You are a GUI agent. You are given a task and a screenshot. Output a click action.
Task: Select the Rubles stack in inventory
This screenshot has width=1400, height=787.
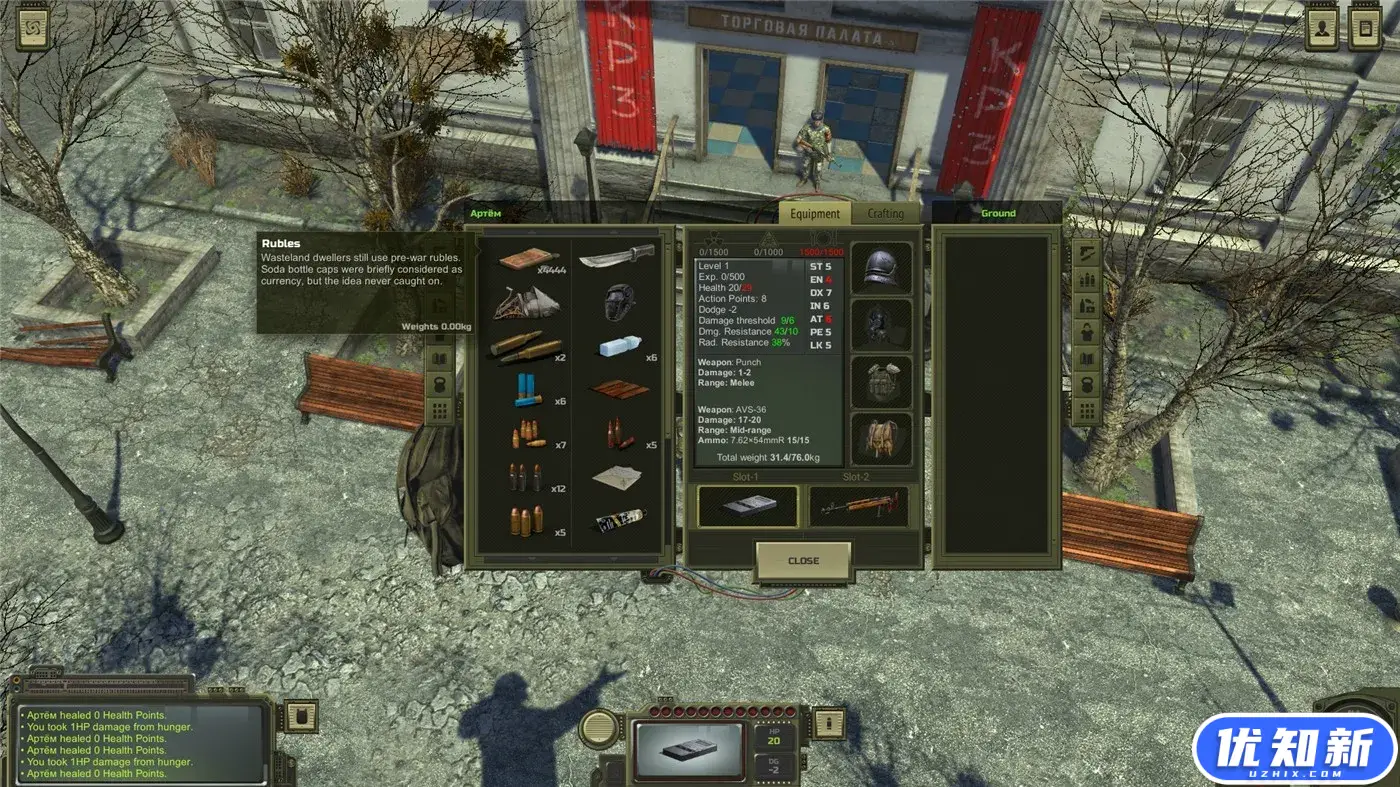coord(529,260)
